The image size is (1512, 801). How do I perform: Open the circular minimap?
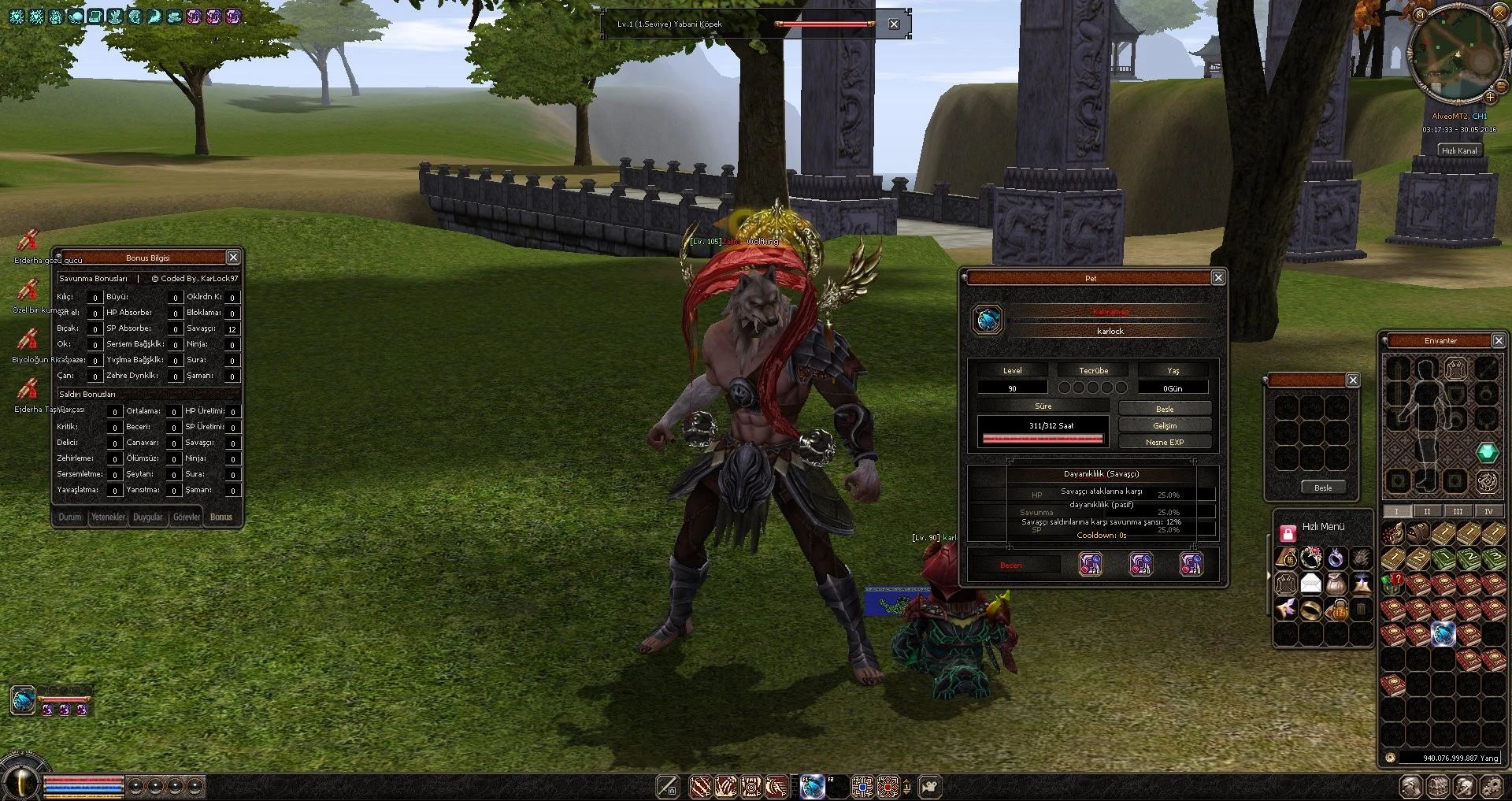(x=1453, y=55)
